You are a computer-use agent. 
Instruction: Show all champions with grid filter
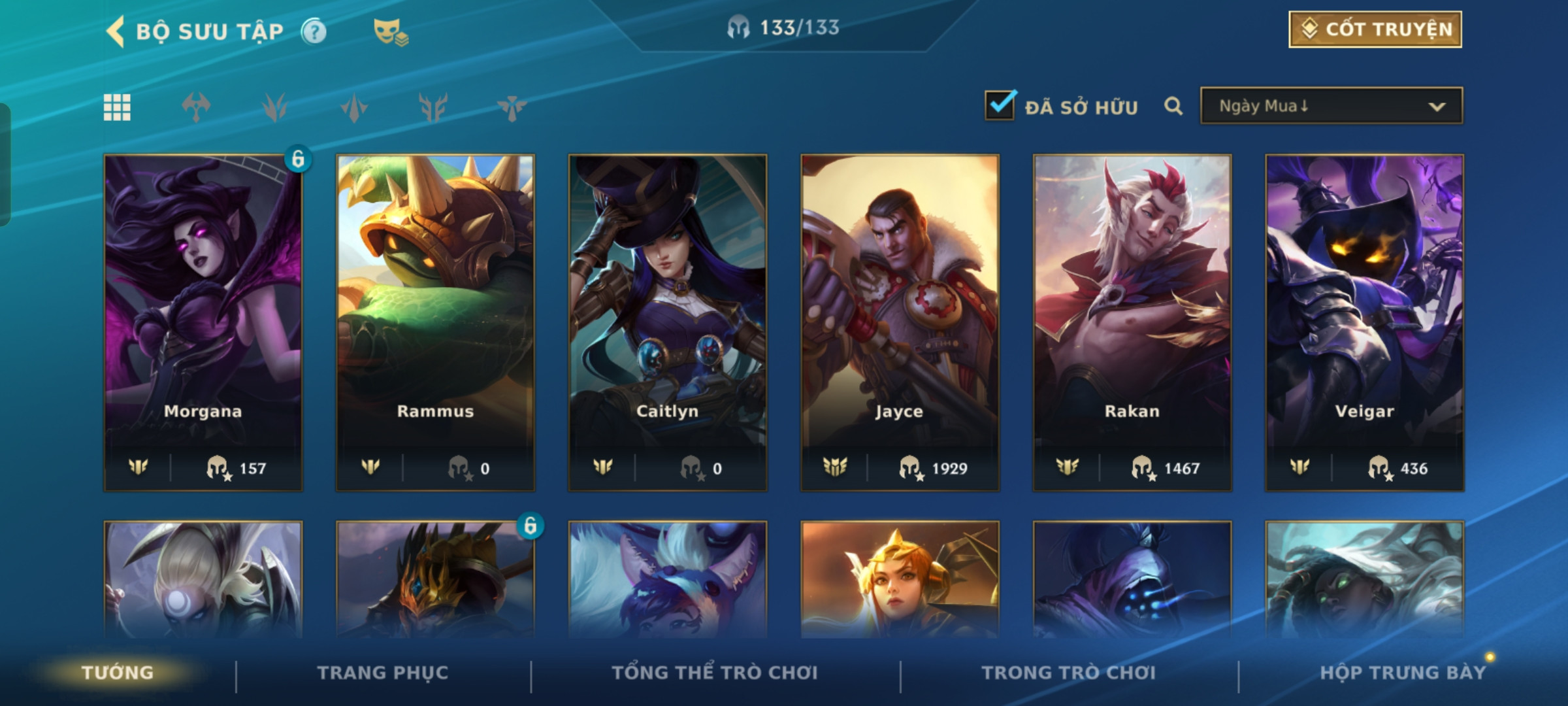117,107
